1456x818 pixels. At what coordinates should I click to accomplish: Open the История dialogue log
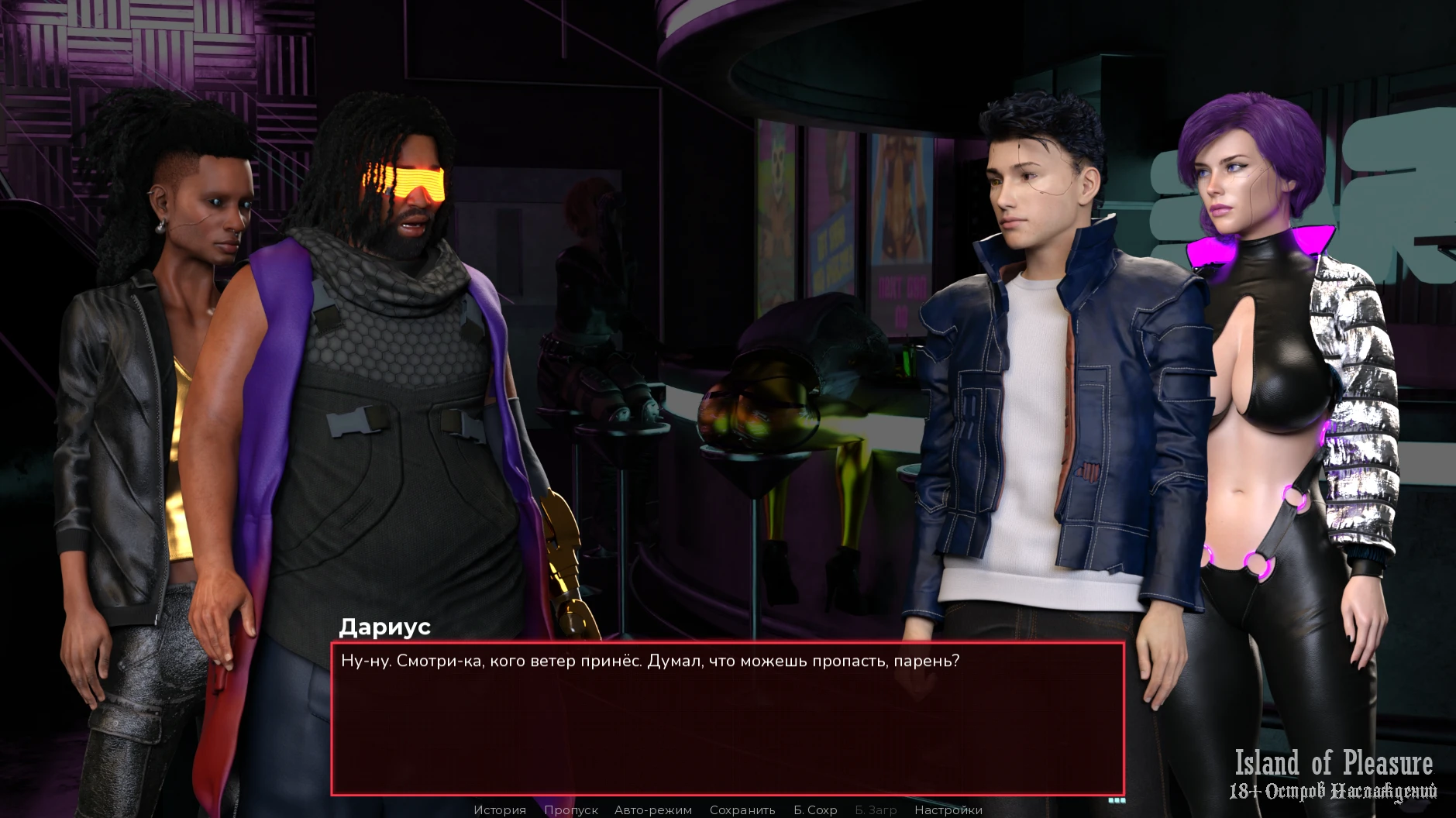tap(500, 809)
